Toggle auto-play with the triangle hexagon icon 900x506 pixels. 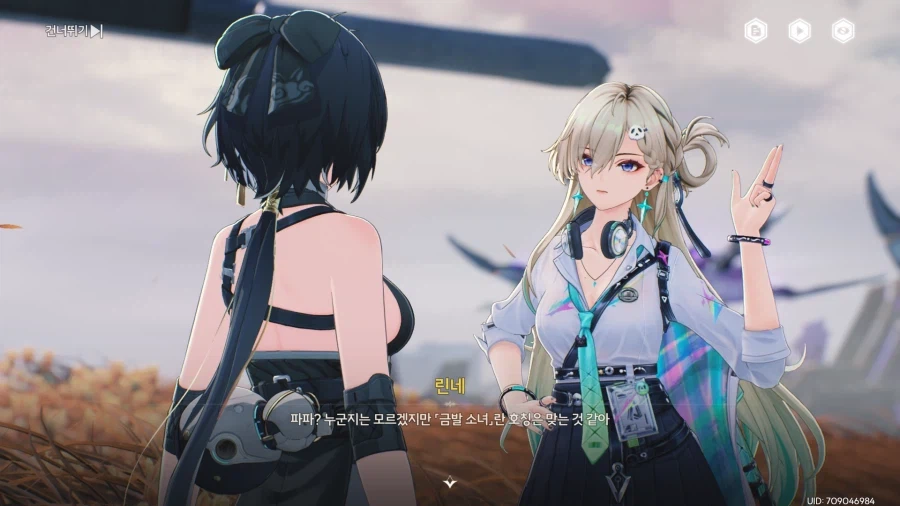800,31
